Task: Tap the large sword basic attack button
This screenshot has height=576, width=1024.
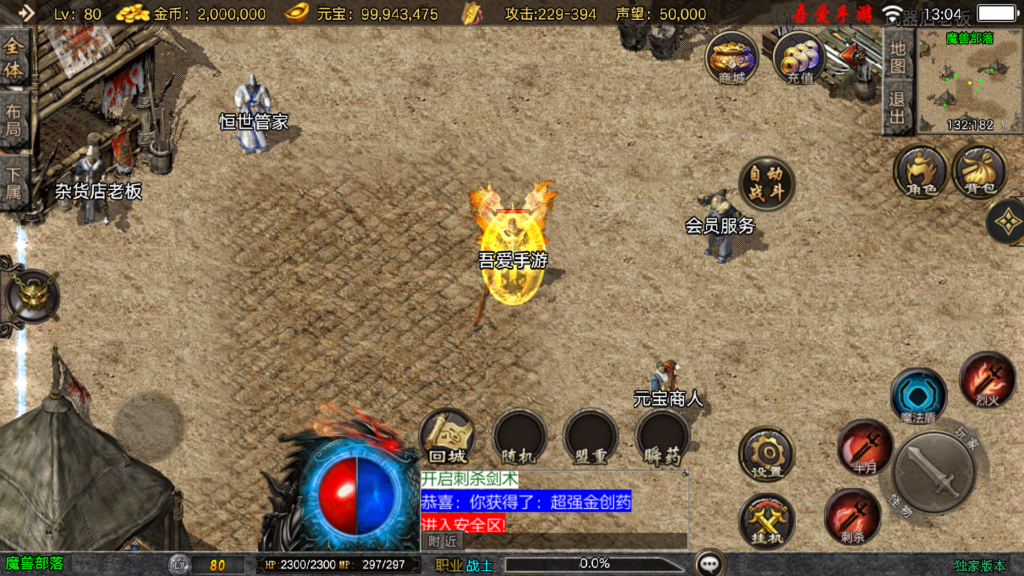Action: (934, 473)
